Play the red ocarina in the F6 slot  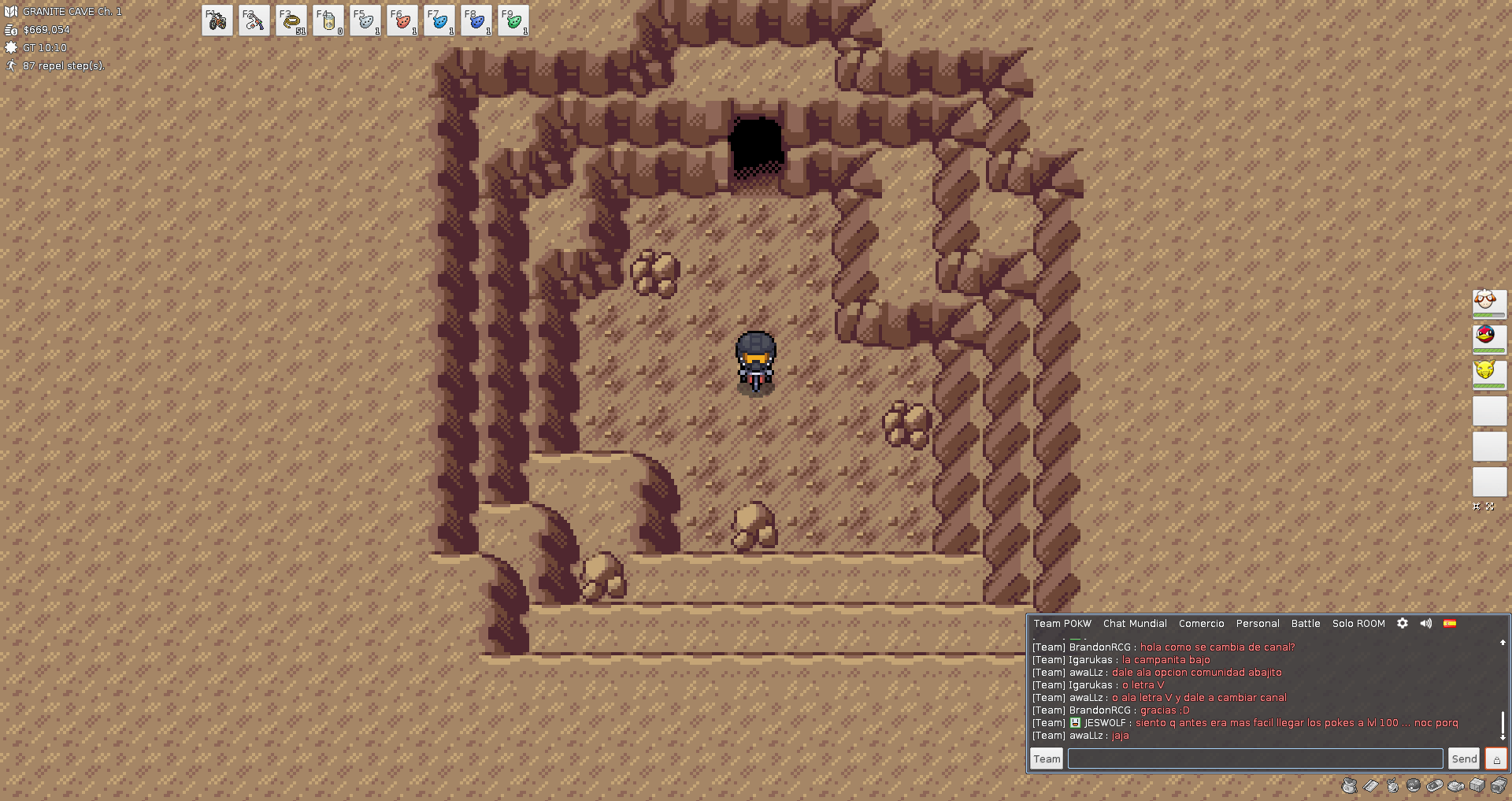[402, 20]
